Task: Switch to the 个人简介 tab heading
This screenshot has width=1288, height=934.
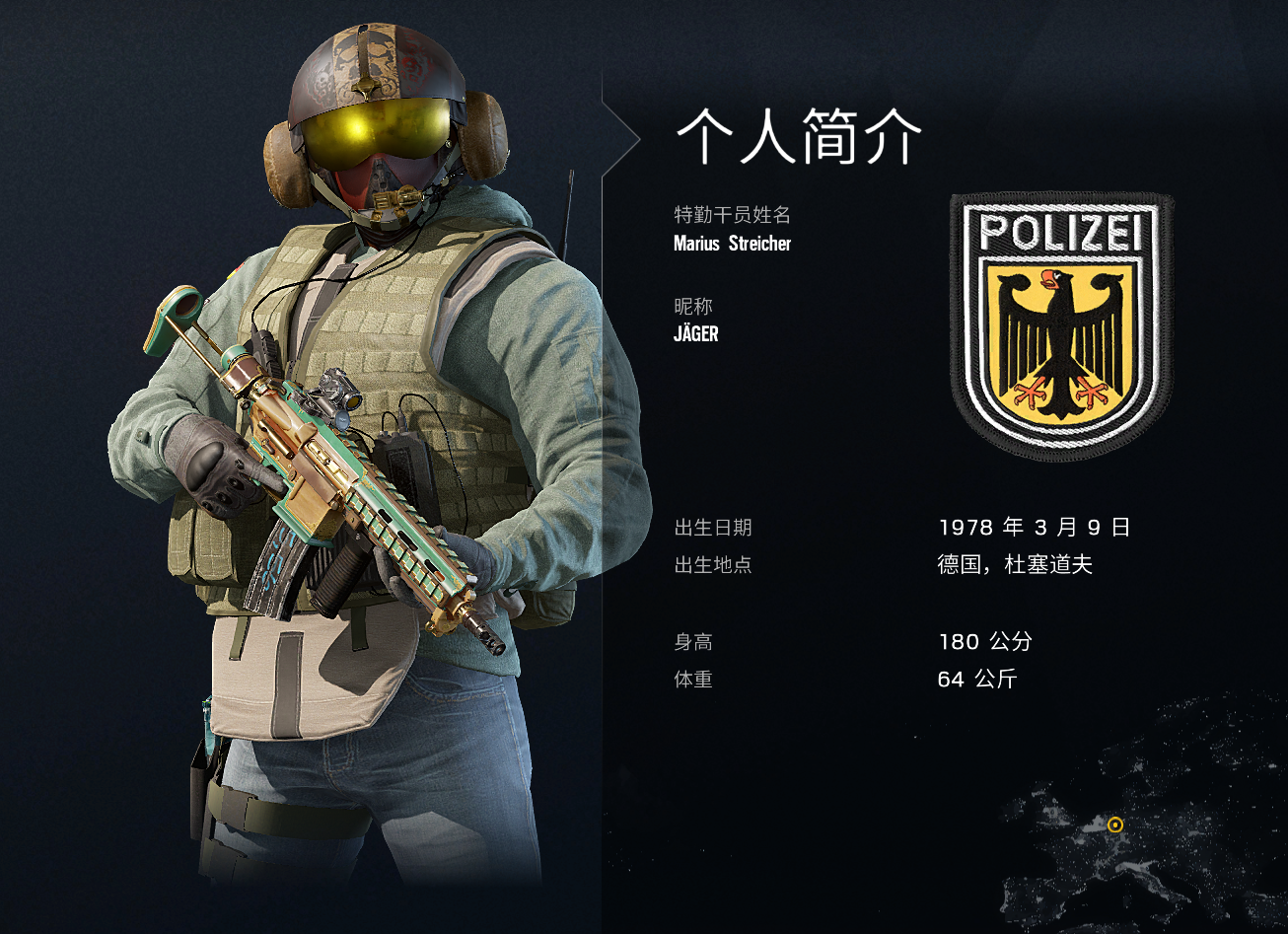Action: click(x=796, y=133)
